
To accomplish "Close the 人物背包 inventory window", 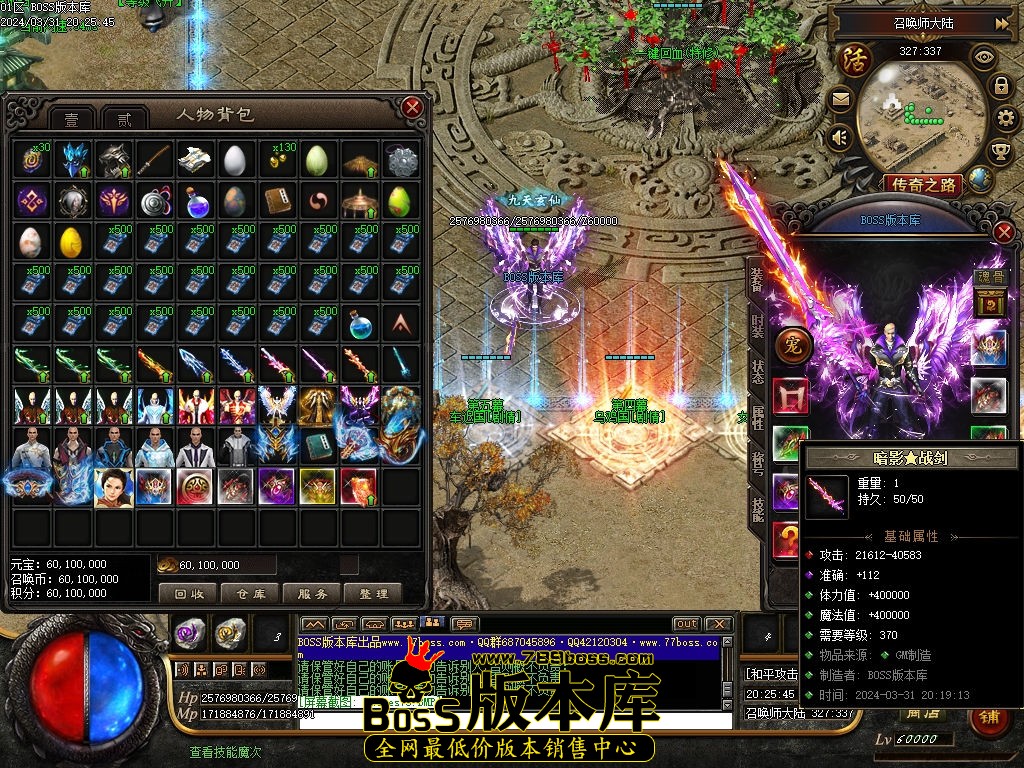I will (412, 107).
